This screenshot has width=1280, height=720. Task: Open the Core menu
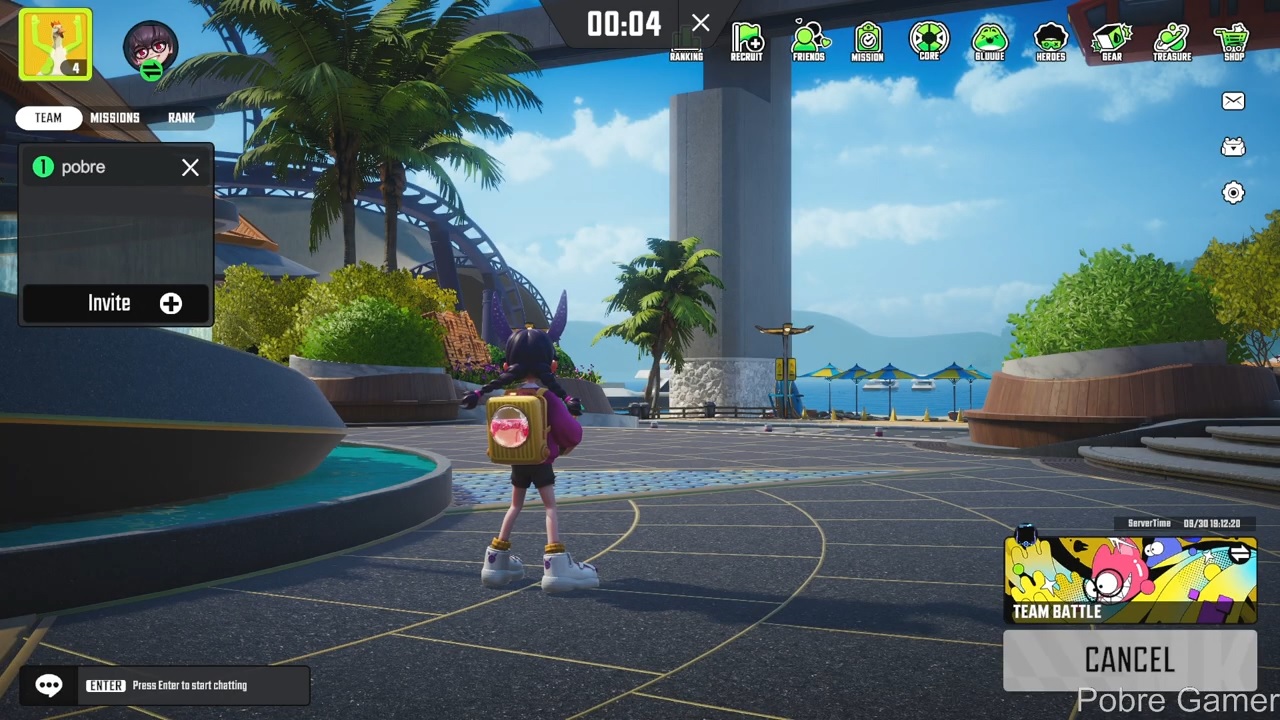pyautogui.click(x=929, y=42)
